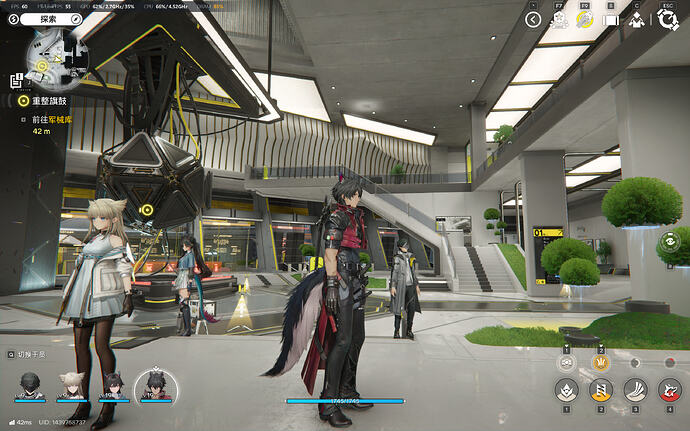
Task: Activate the red wolf skill icon
Action: click(670, 389)
